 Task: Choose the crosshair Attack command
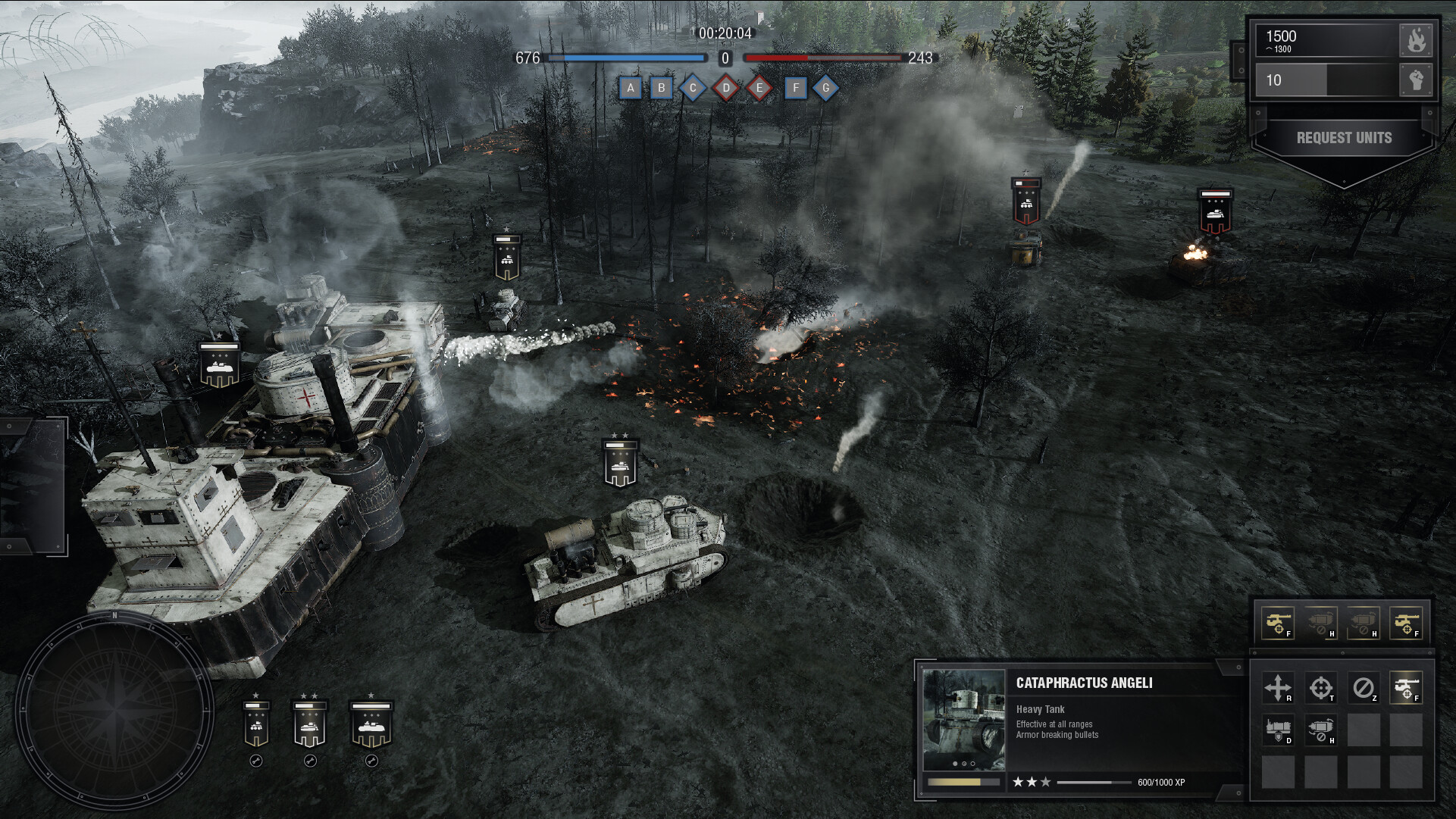1320,688
